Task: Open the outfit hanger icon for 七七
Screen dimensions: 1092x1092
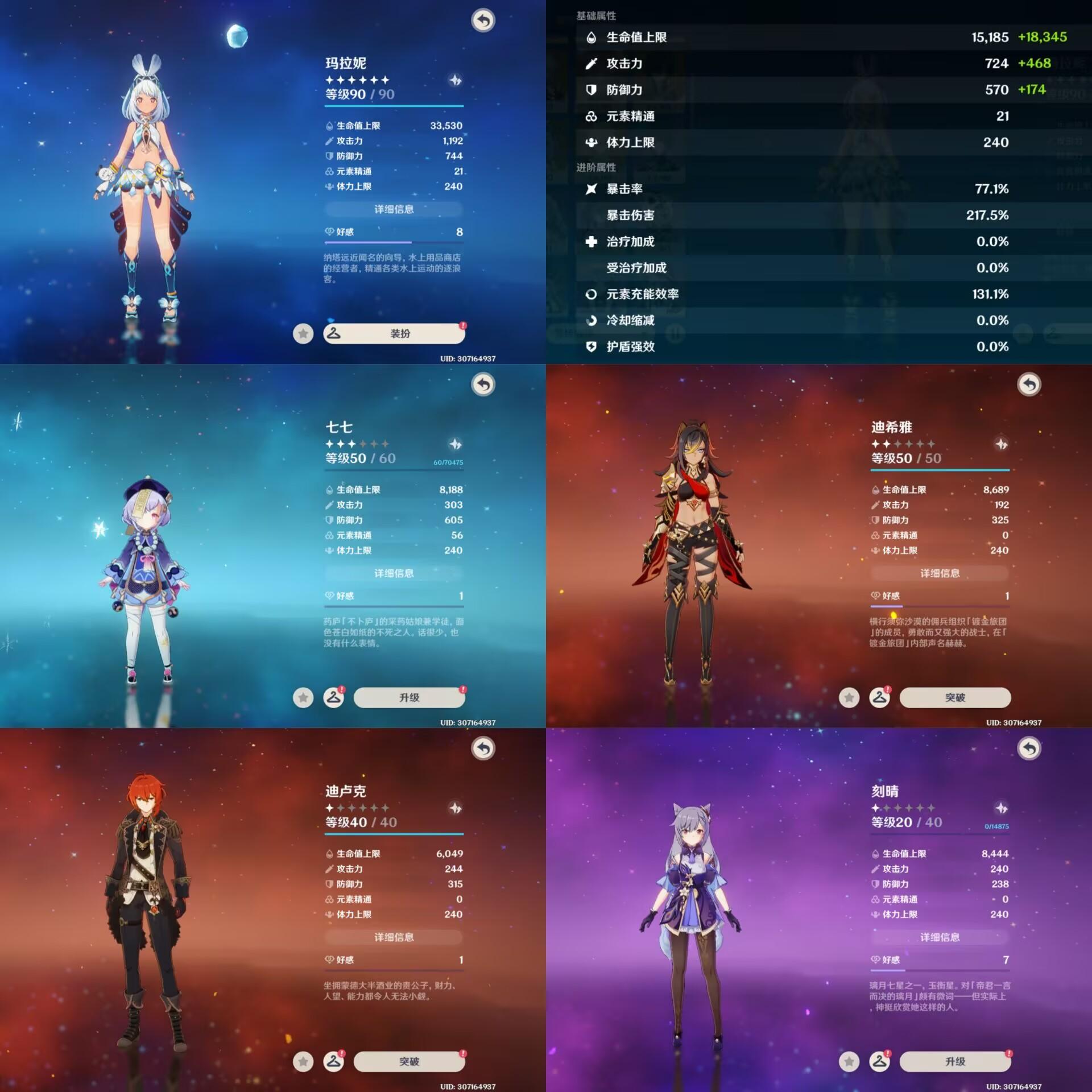Action: [334, 697]
